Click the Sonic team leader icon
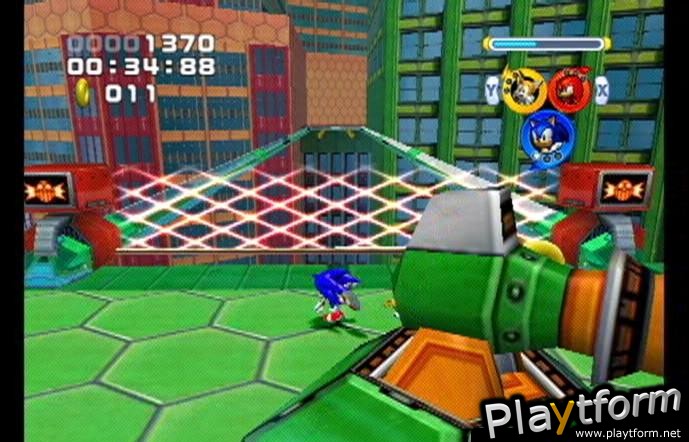Viewport: 689px width, 442px height. pos(547,135)
